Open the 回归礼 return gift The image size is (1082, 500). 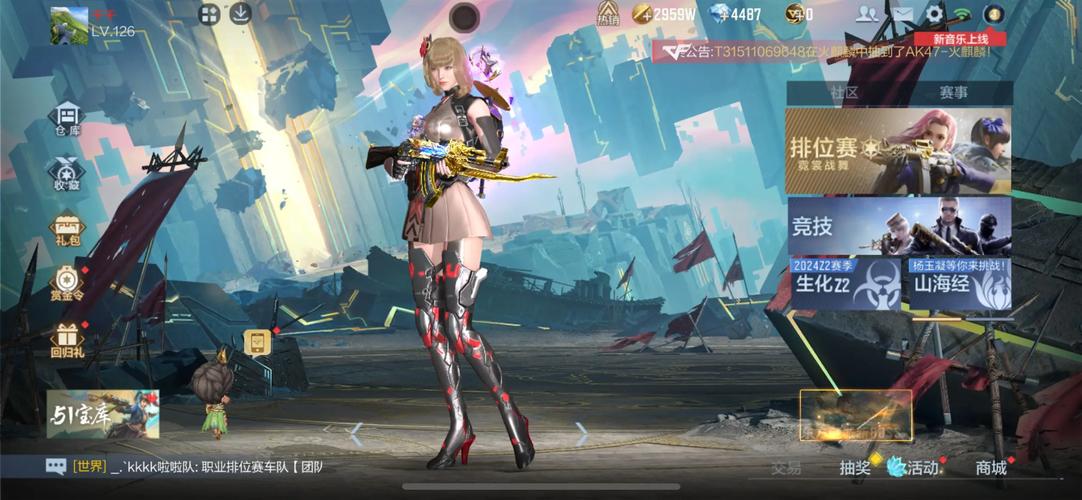[x=67, y=340]
